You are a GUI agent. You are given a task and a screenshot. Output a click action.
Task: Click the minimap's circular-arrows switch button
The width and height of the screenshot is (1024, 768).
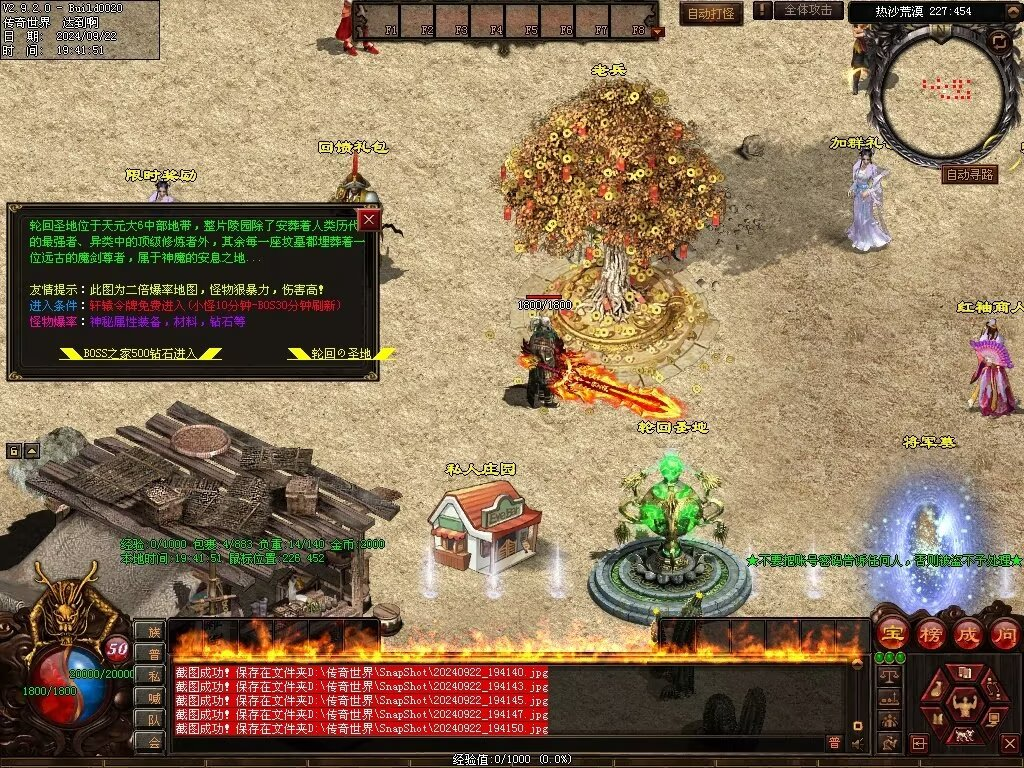point(999,42)
